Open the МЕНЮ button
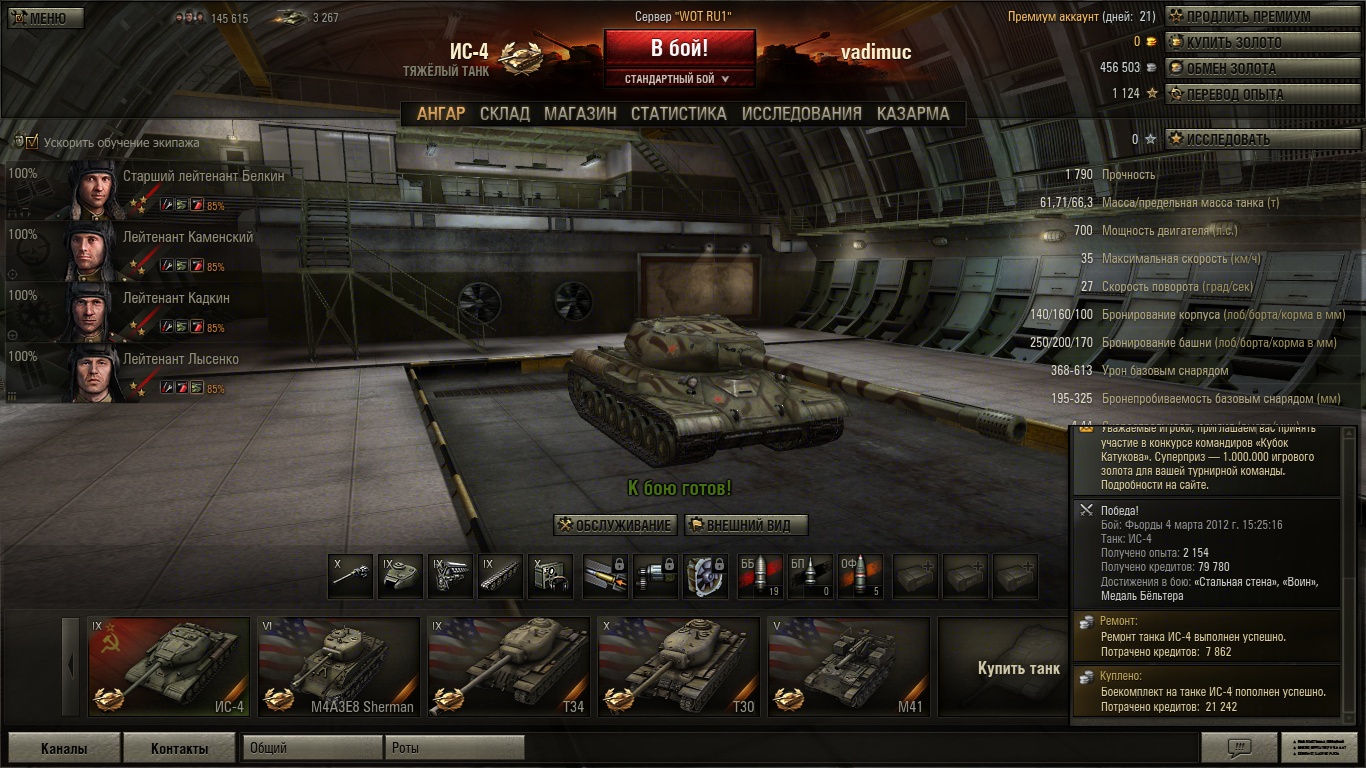 click(46, 18)
